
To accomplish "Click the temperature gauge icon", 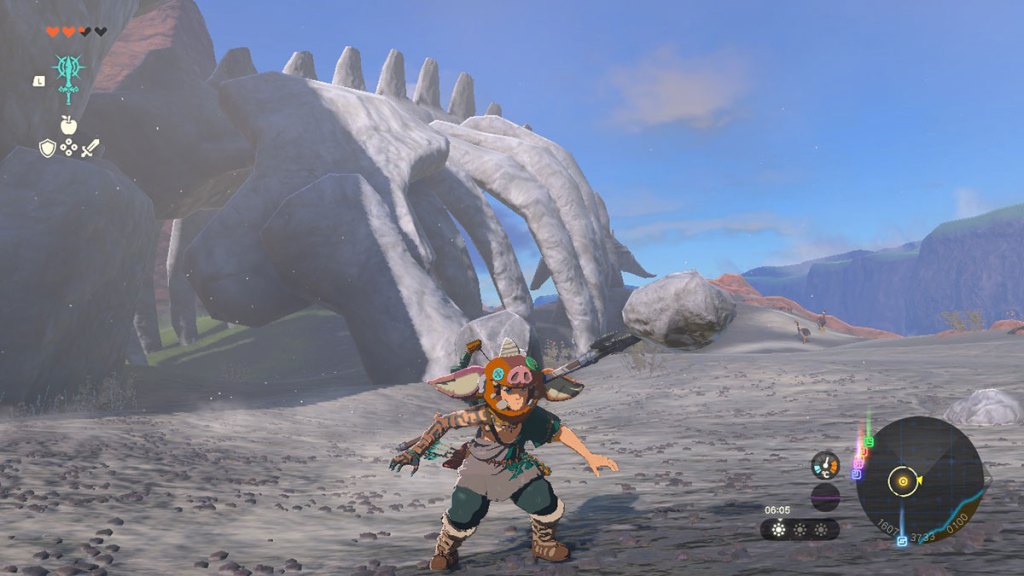I will pos(825,465).
